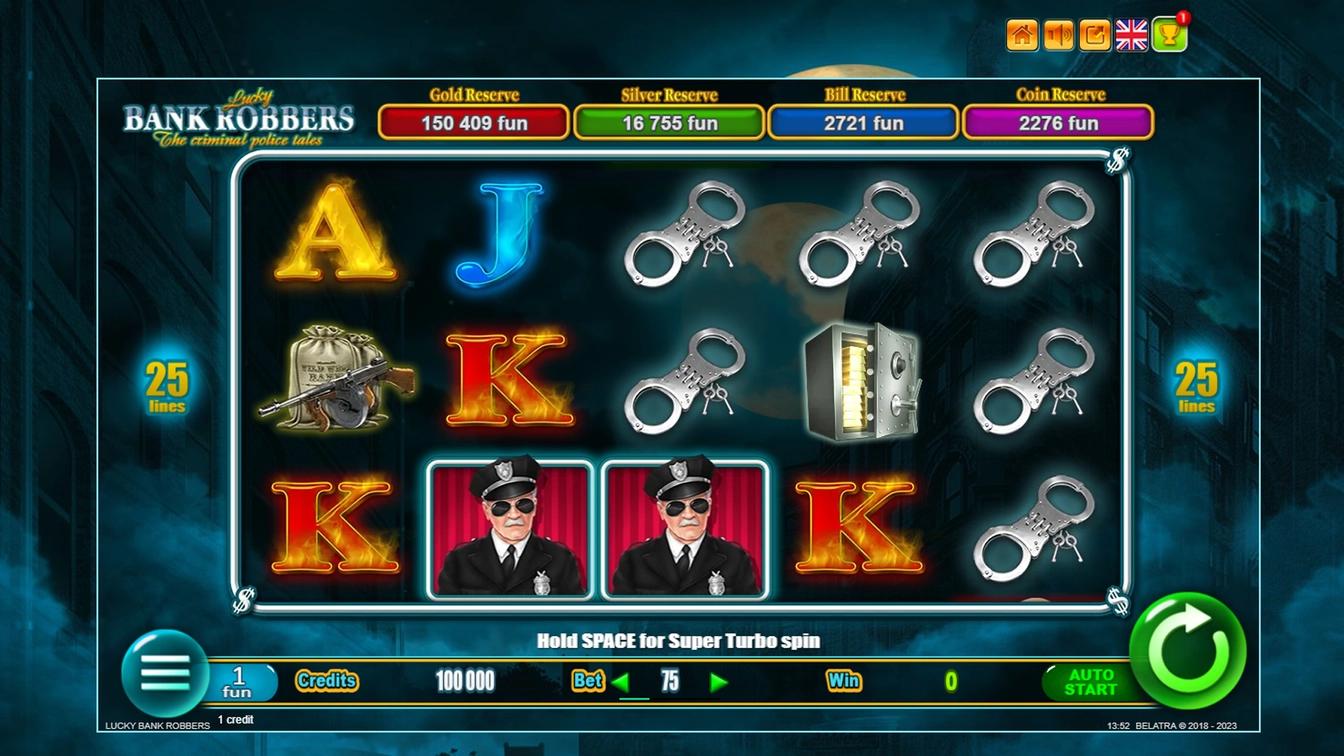The image size is (1344, 756).
Task: Open the trophy achievements icon
Action: pos(1169,35)
